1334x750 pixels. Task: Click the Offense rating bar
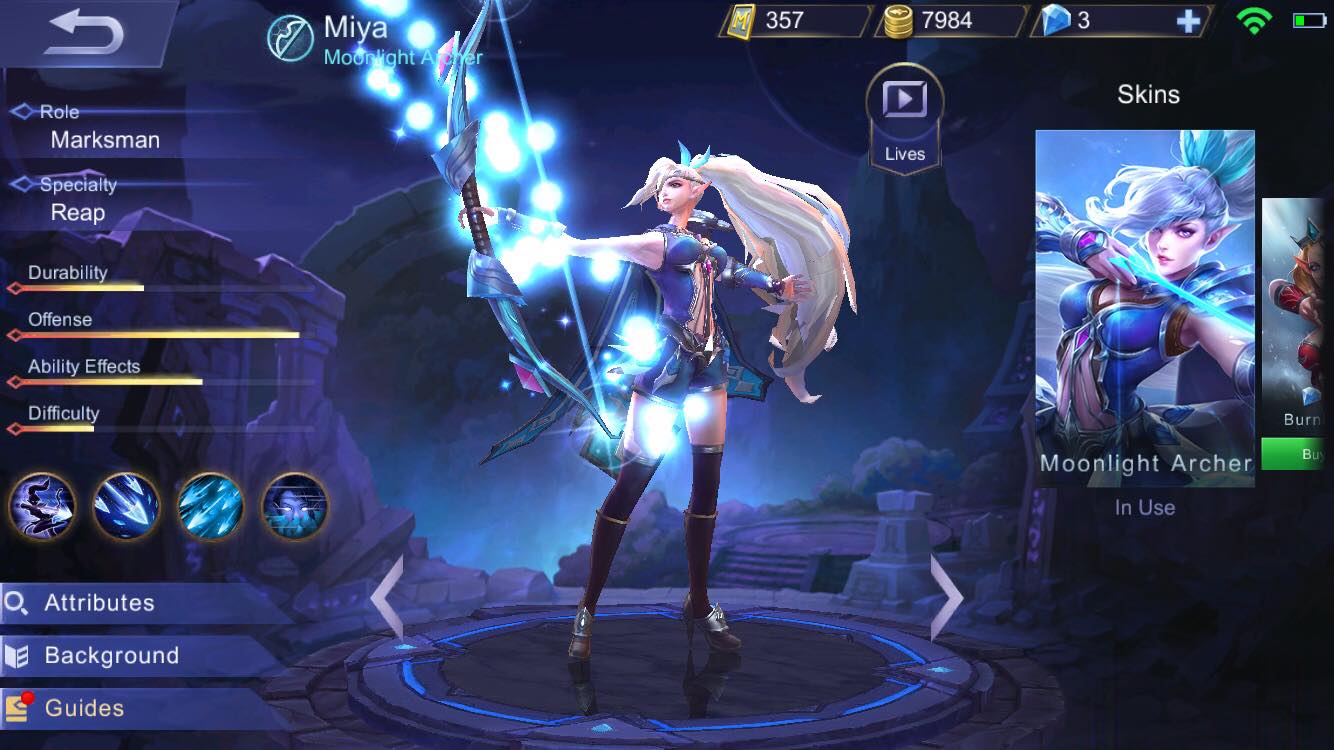155,336
